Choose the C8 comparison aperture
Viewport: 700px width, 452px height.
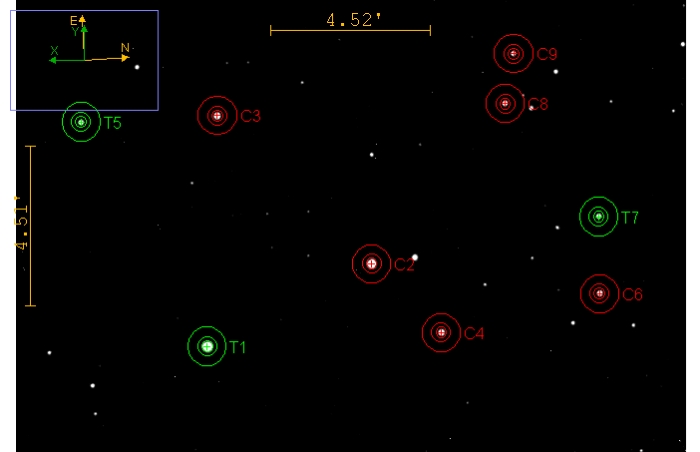pyautogui.click(x=505, y=103)
